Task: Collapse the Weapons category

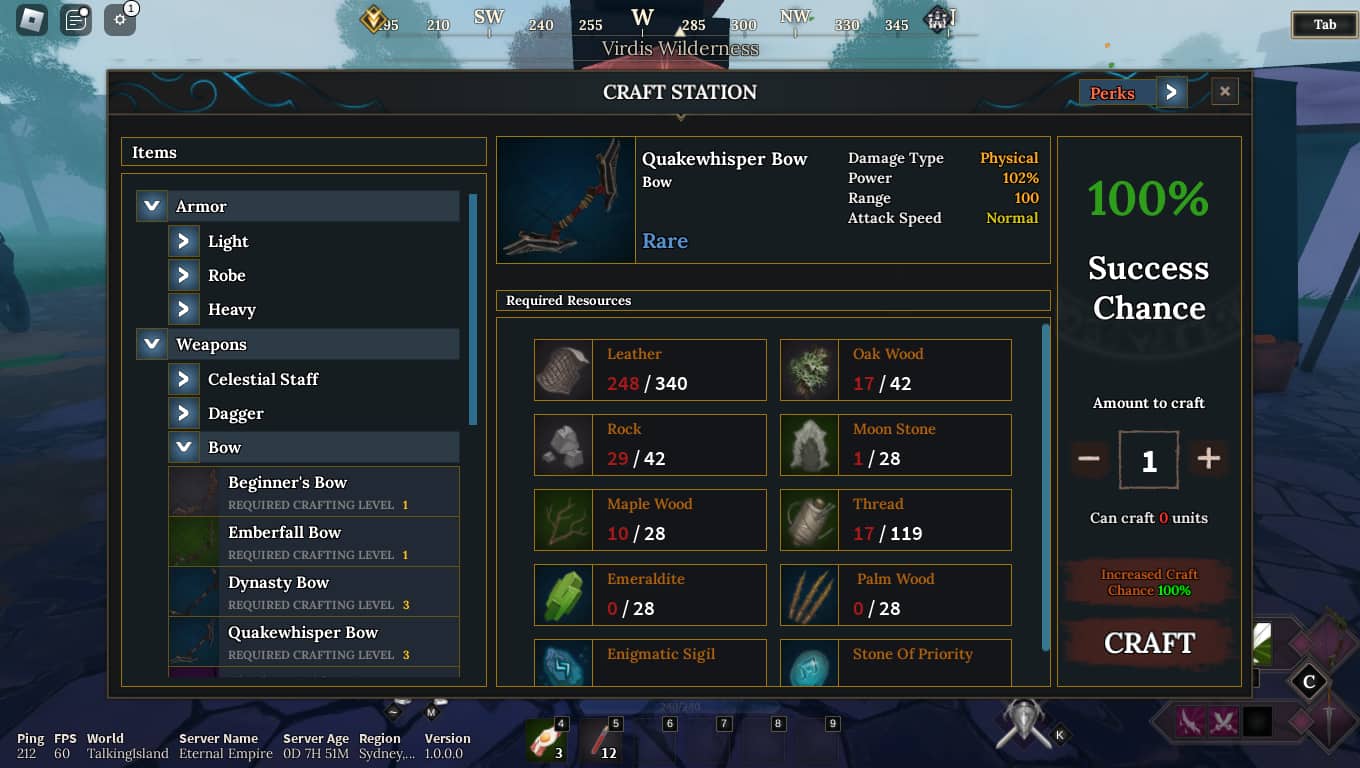Action: (152, 344)
